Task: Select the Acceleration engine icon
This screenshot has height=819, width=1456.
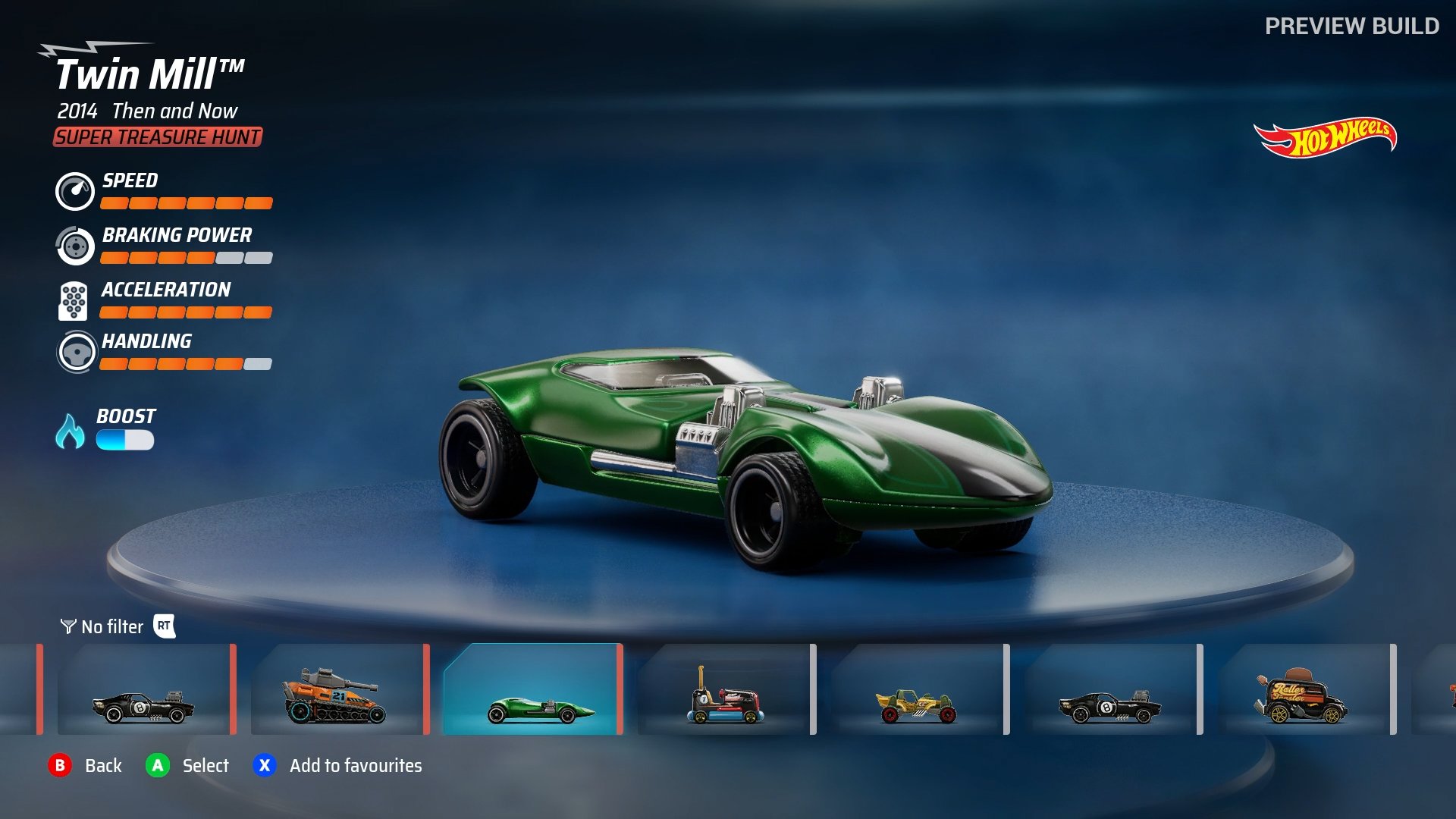Action: point(72,301)
